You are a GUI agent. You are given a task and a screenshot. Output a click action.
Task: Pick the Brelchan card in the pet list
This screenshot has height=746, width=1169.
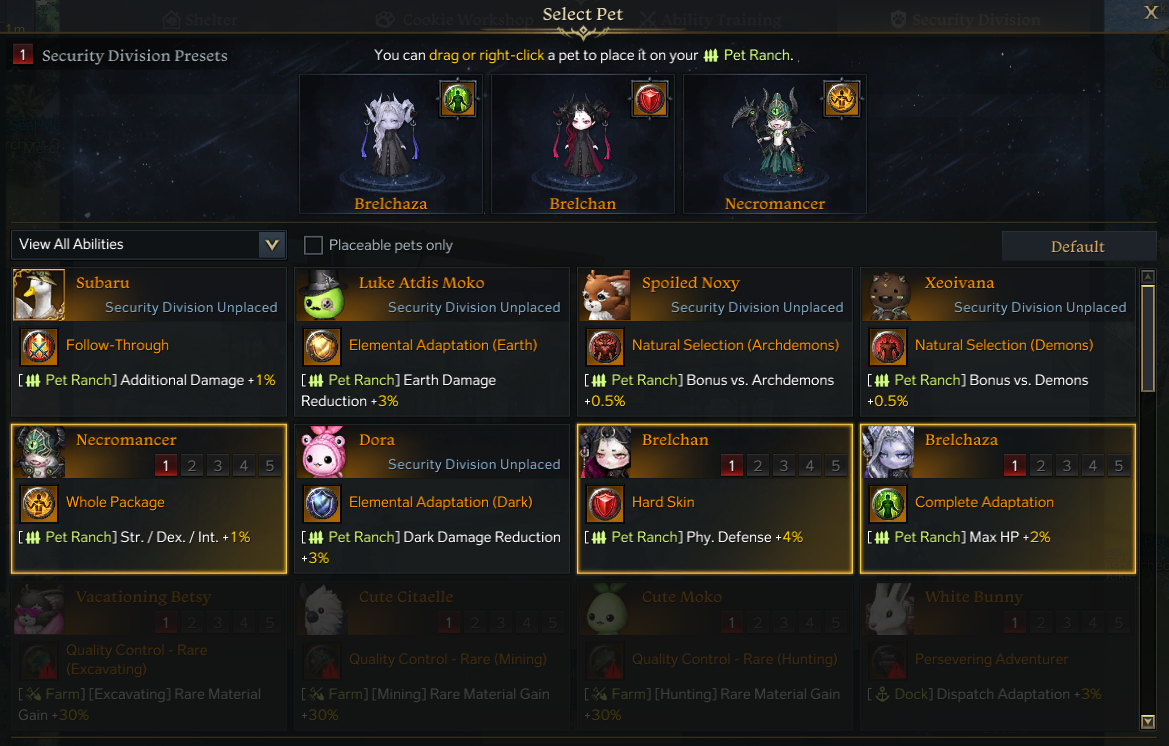[x=714, y=498]
